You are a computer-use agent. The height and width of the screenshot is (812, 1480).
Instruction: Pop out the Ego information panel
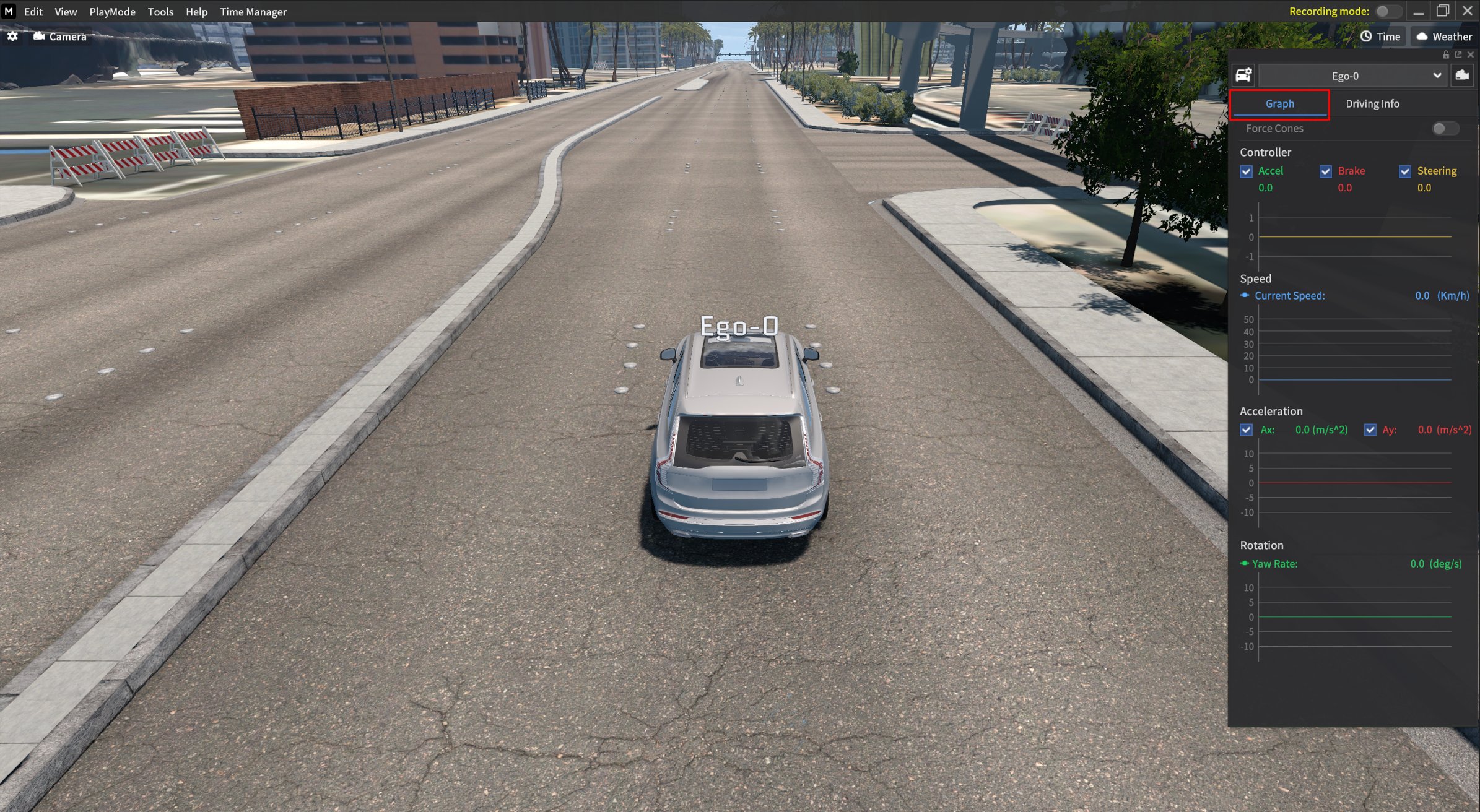click(x=1459, y=54)
